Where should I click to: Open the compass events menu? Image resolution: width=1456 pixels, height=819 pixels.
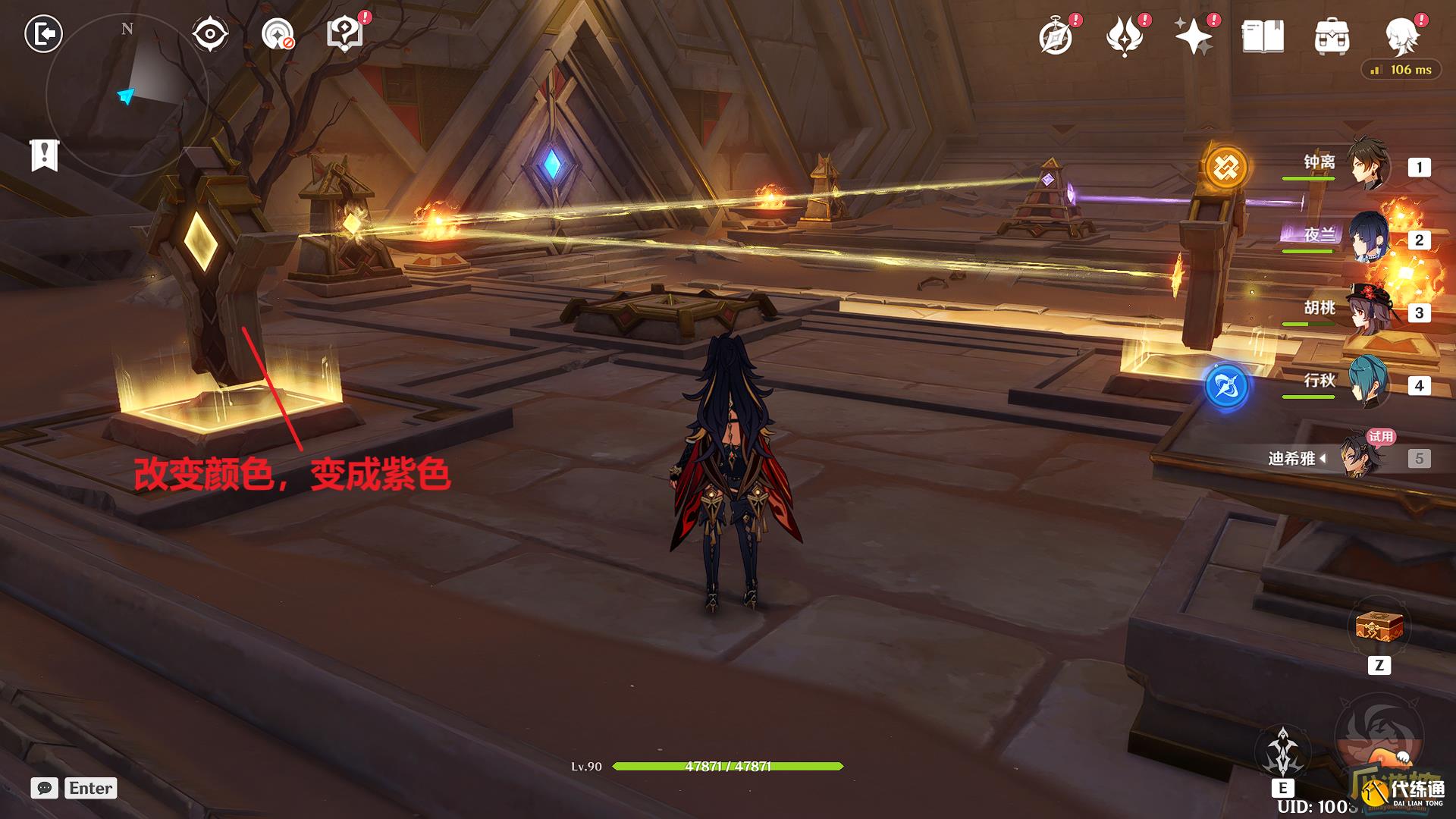[1056, 36]
